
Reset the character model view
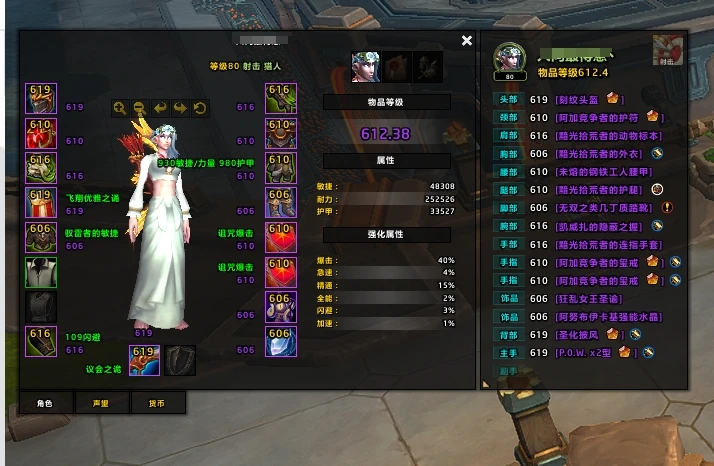coord(200,108)
